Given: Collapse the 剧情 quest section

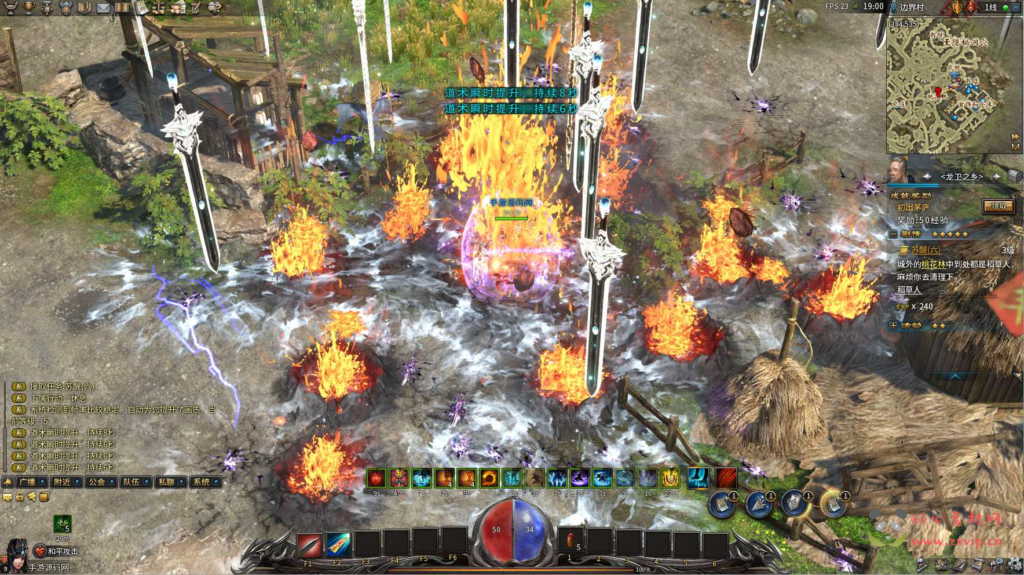Looking at the screenshot, I should [893, 233].
